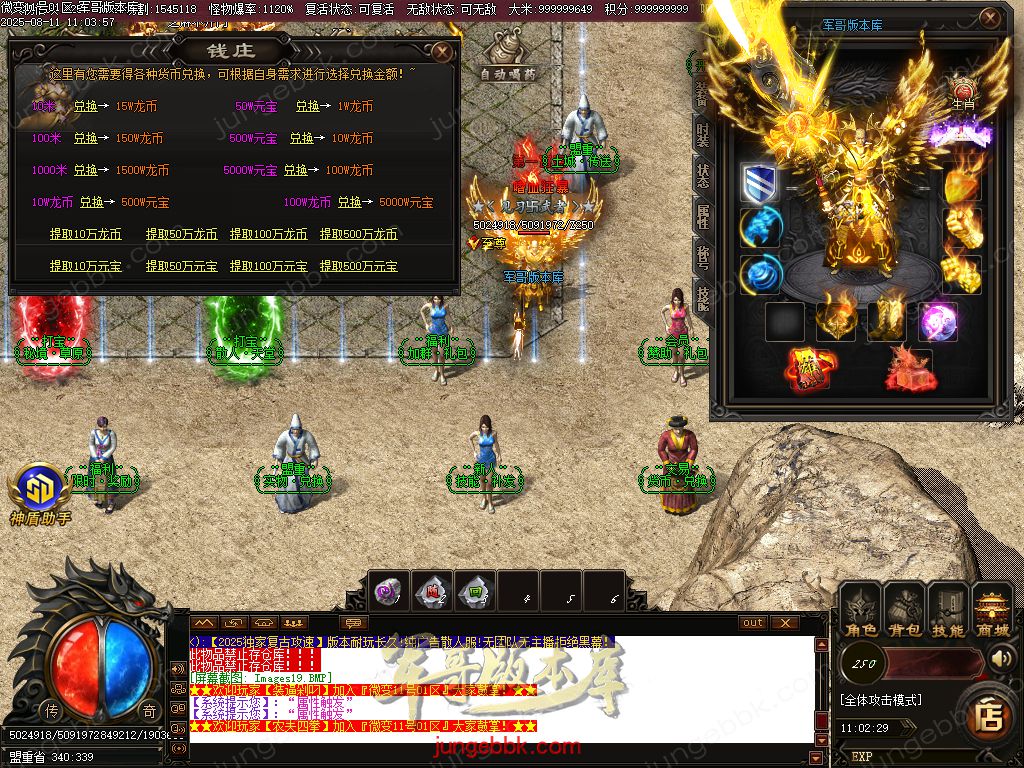Open the 背包 backpack
The image size is (1024, 768).
pyautogui.click(x=904, y=610)
